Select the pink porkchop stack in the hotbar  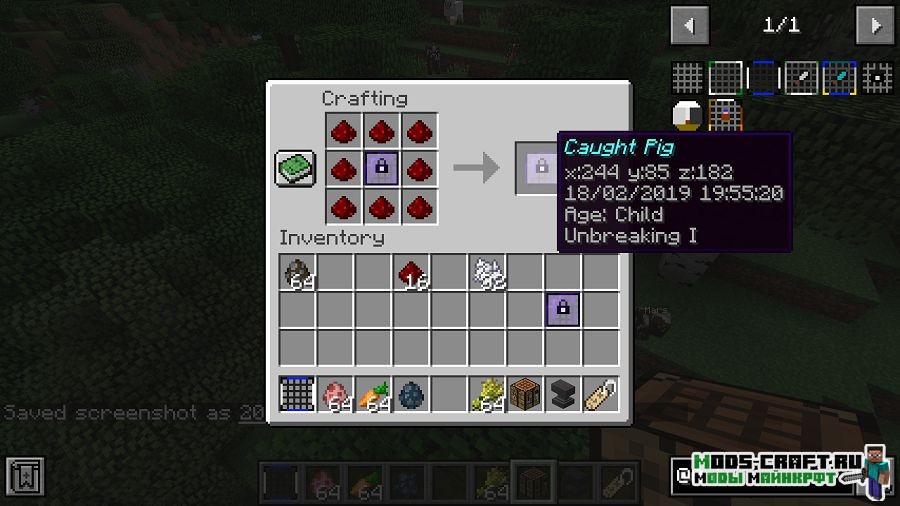pos(334,394)
